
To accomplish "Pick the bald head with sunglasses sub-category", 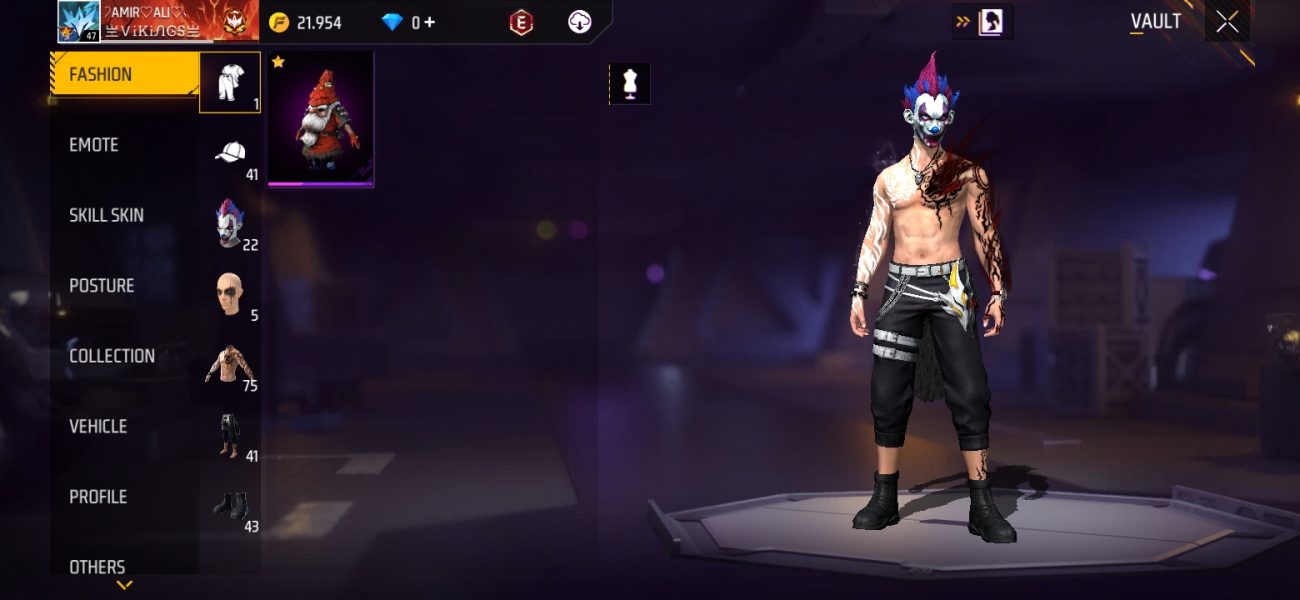I will (x=230, y=294).
